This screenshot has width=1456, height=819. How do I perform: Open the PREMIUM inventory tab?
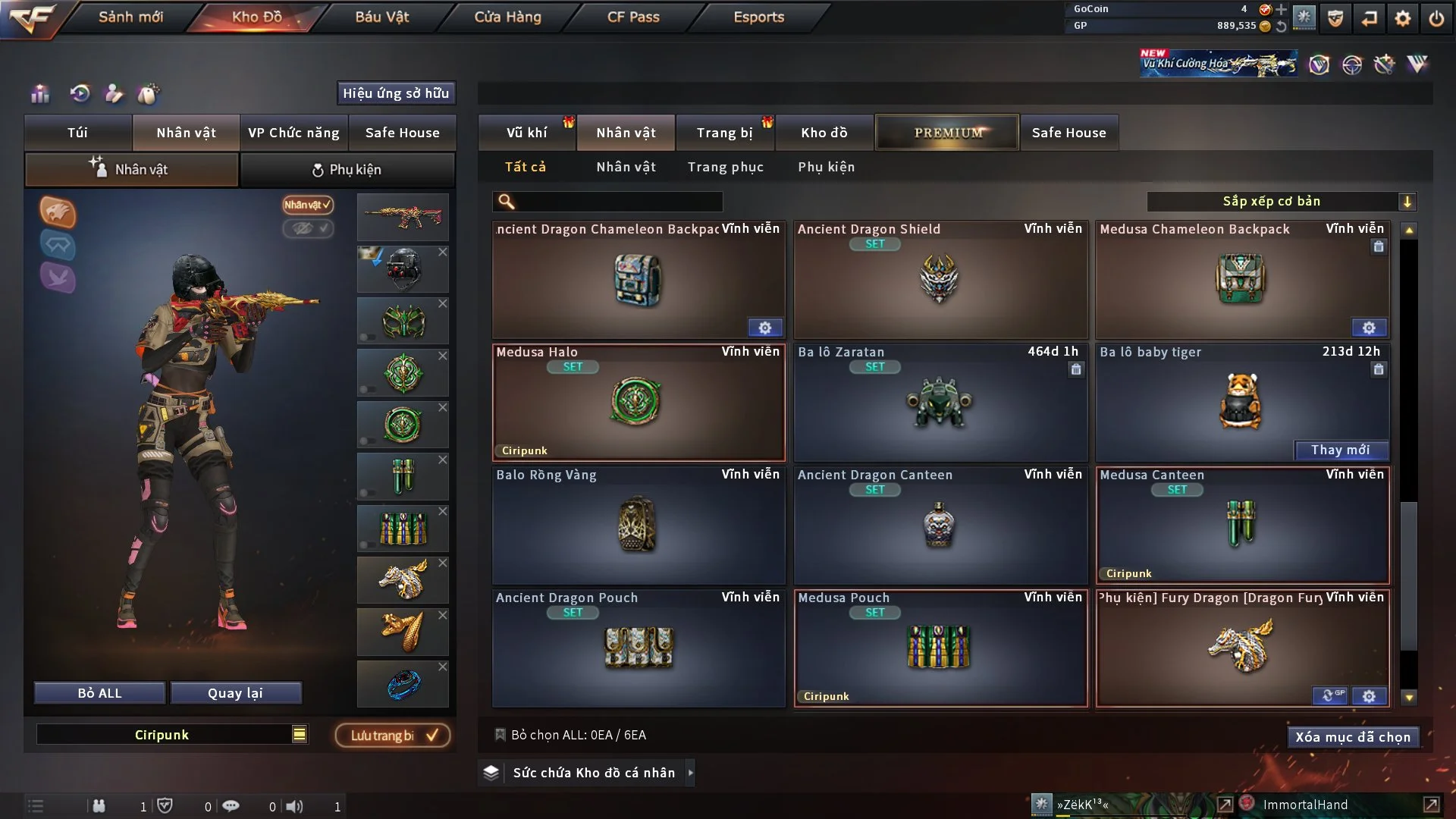pyautogui.click(x=947, y=133)
